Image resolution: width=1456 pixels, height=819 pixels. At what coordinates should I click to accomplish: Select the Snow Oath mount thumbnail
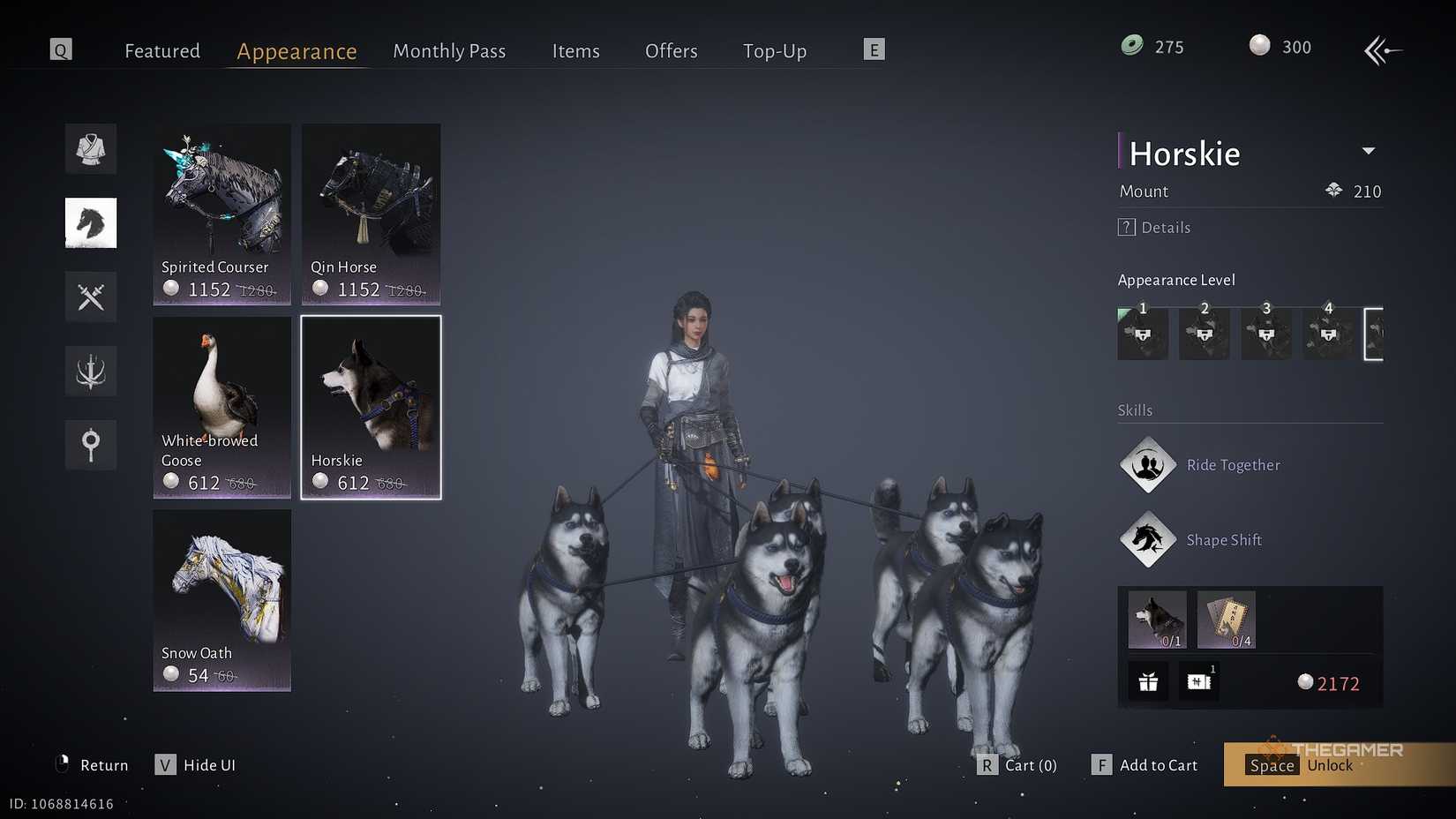point(221,600)
